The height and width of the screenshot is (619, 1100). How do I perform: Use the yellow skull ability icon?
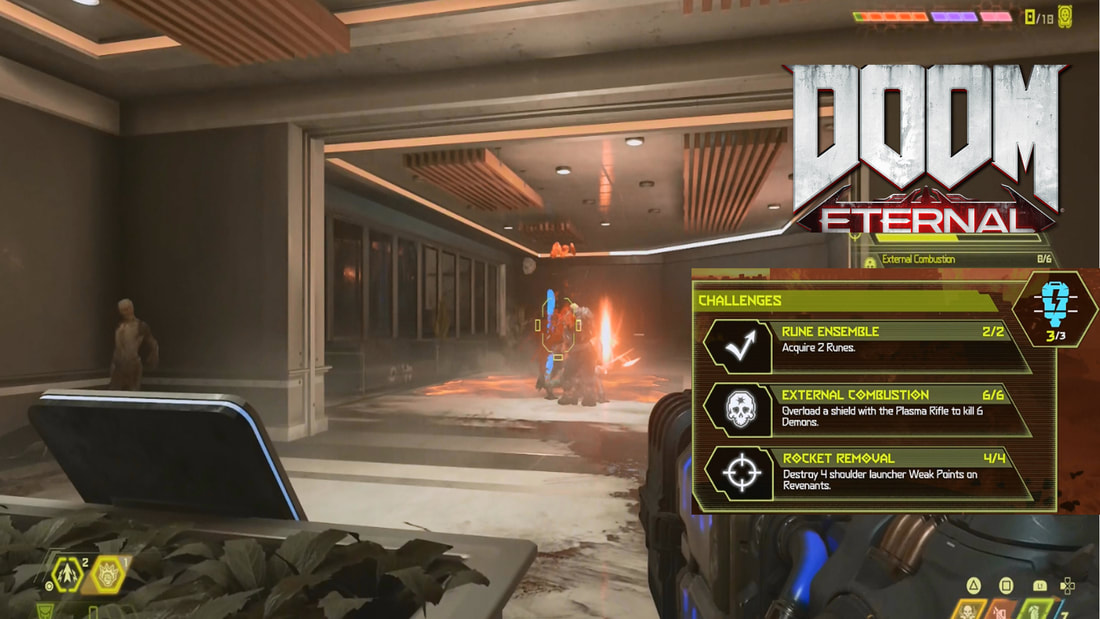(969, 609)
